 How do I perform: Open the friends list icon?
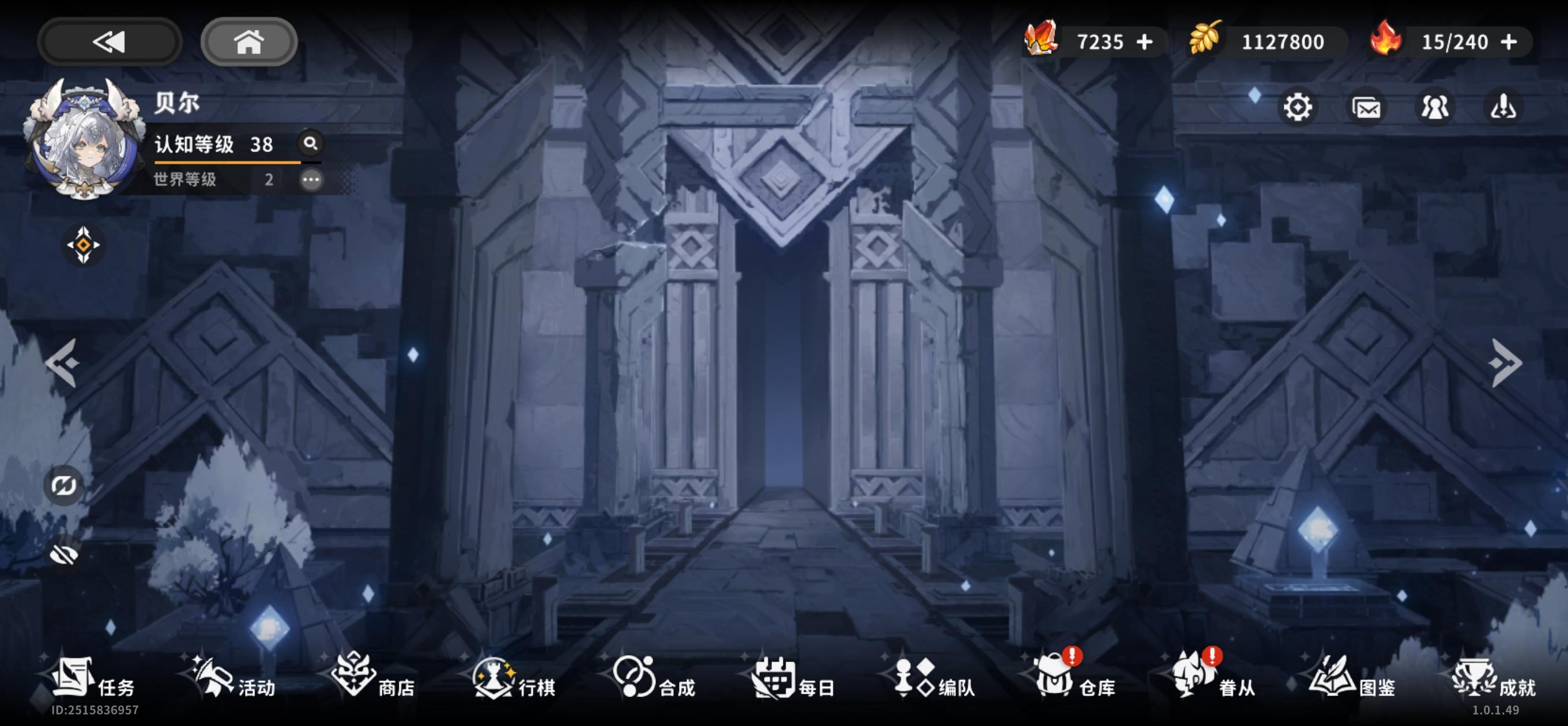[1435, 107]
